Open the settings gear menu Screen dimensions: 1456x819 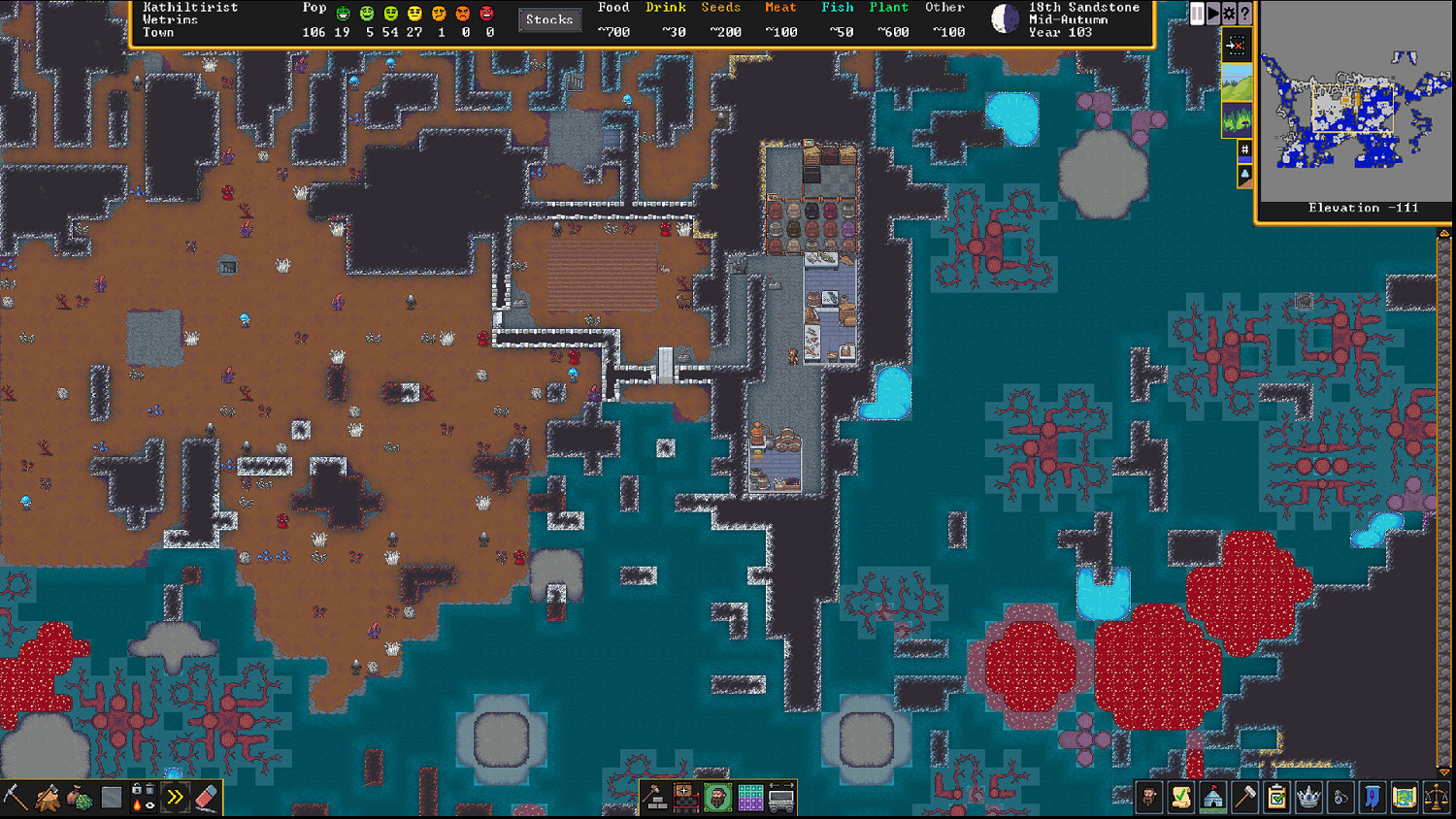click(x=1227, y=13)
